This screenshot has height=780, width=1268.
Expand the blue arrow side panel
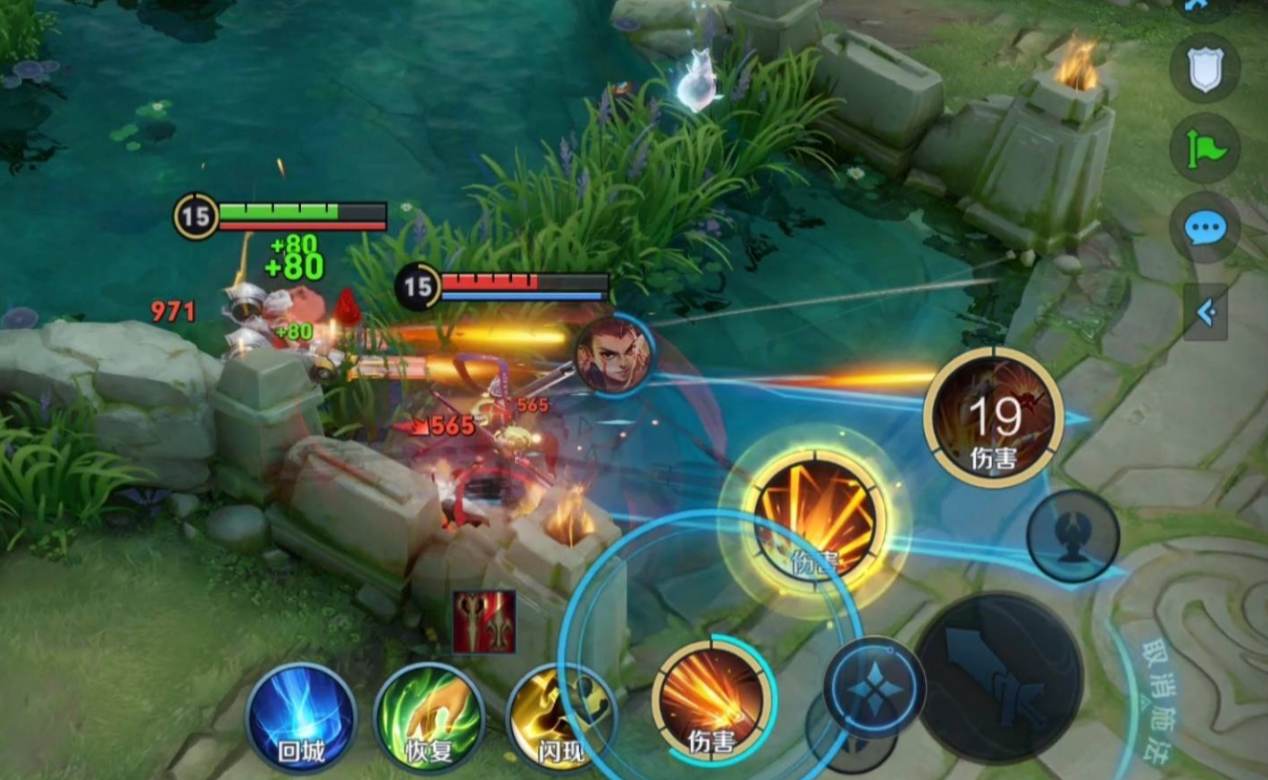1205,312
